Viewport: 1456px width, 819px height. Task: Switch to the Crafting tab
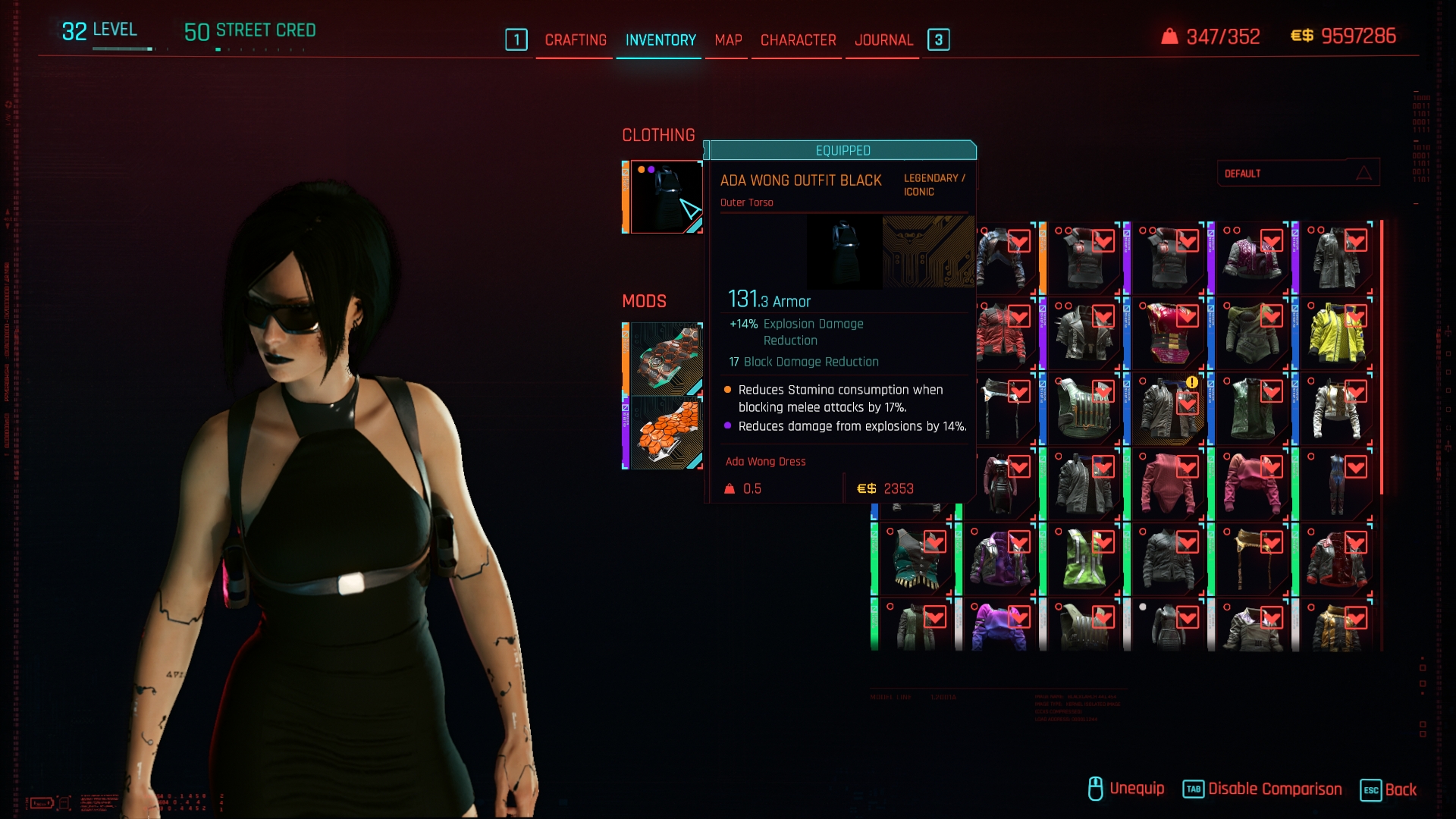click(x=575, y=40)
